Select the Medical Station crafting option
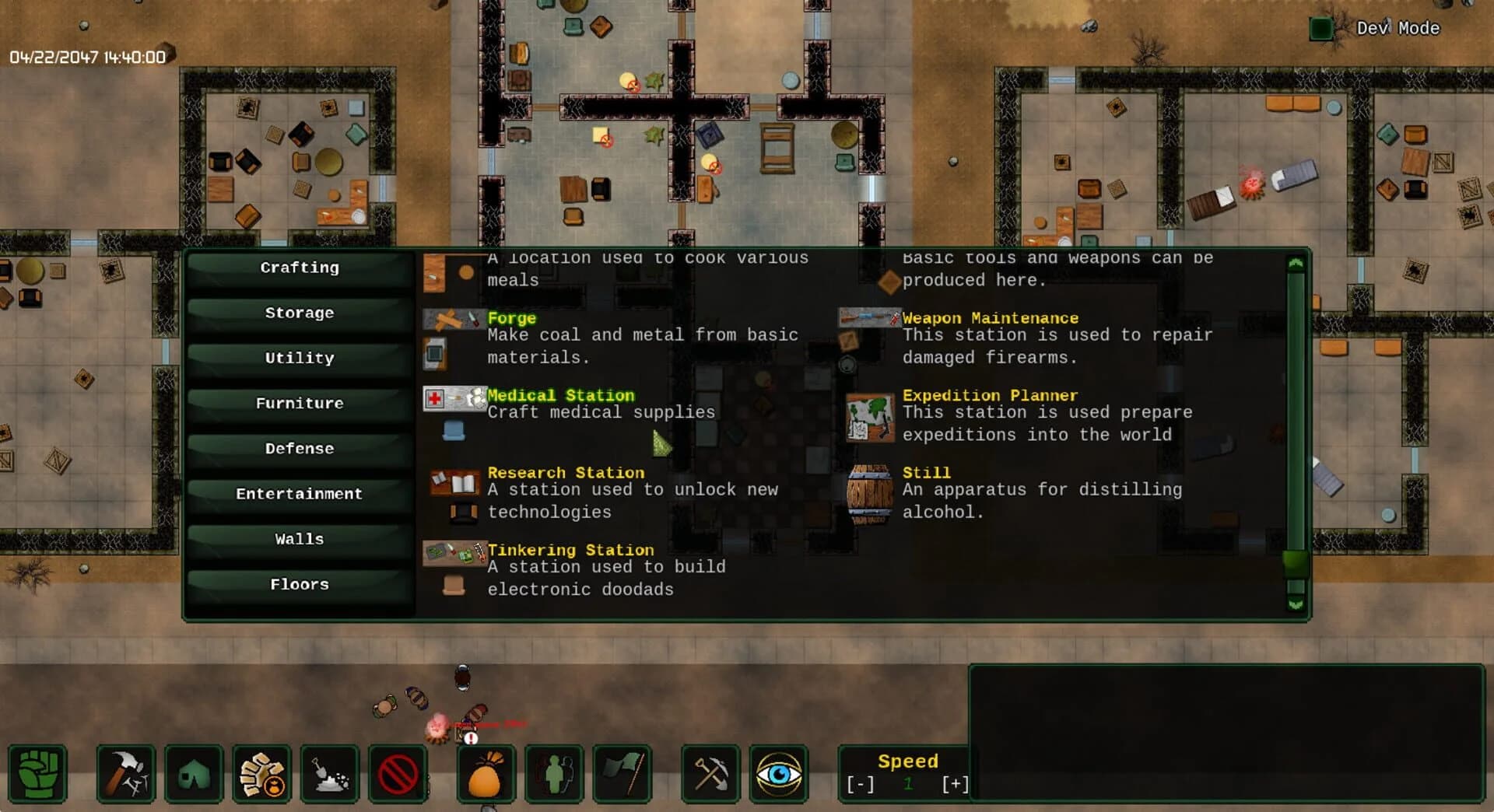Viewport: 1494px width, 812px height. point(560,395)
